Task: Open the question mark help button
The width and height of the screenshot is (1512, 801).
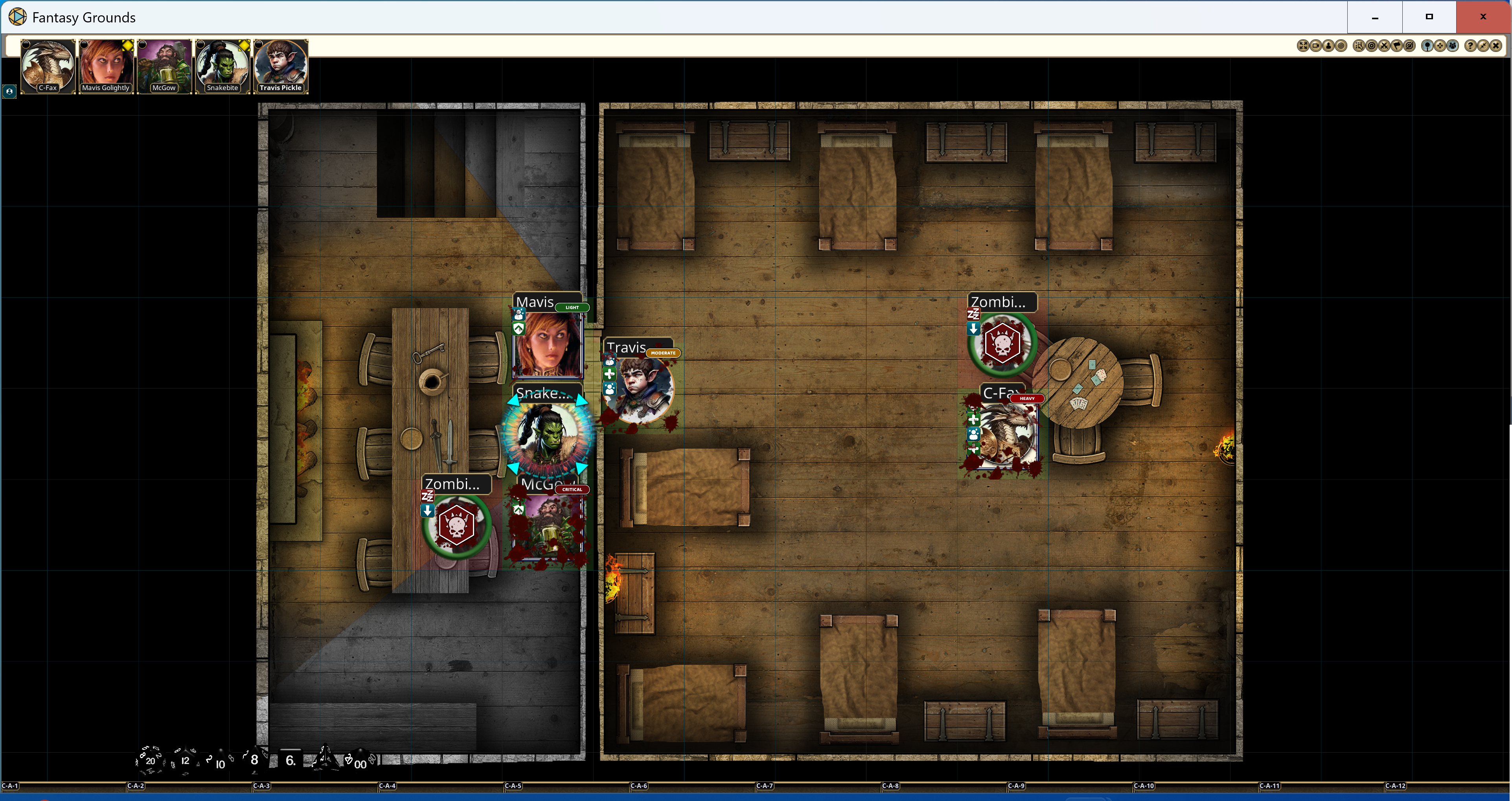Action: coord(1471,46)
